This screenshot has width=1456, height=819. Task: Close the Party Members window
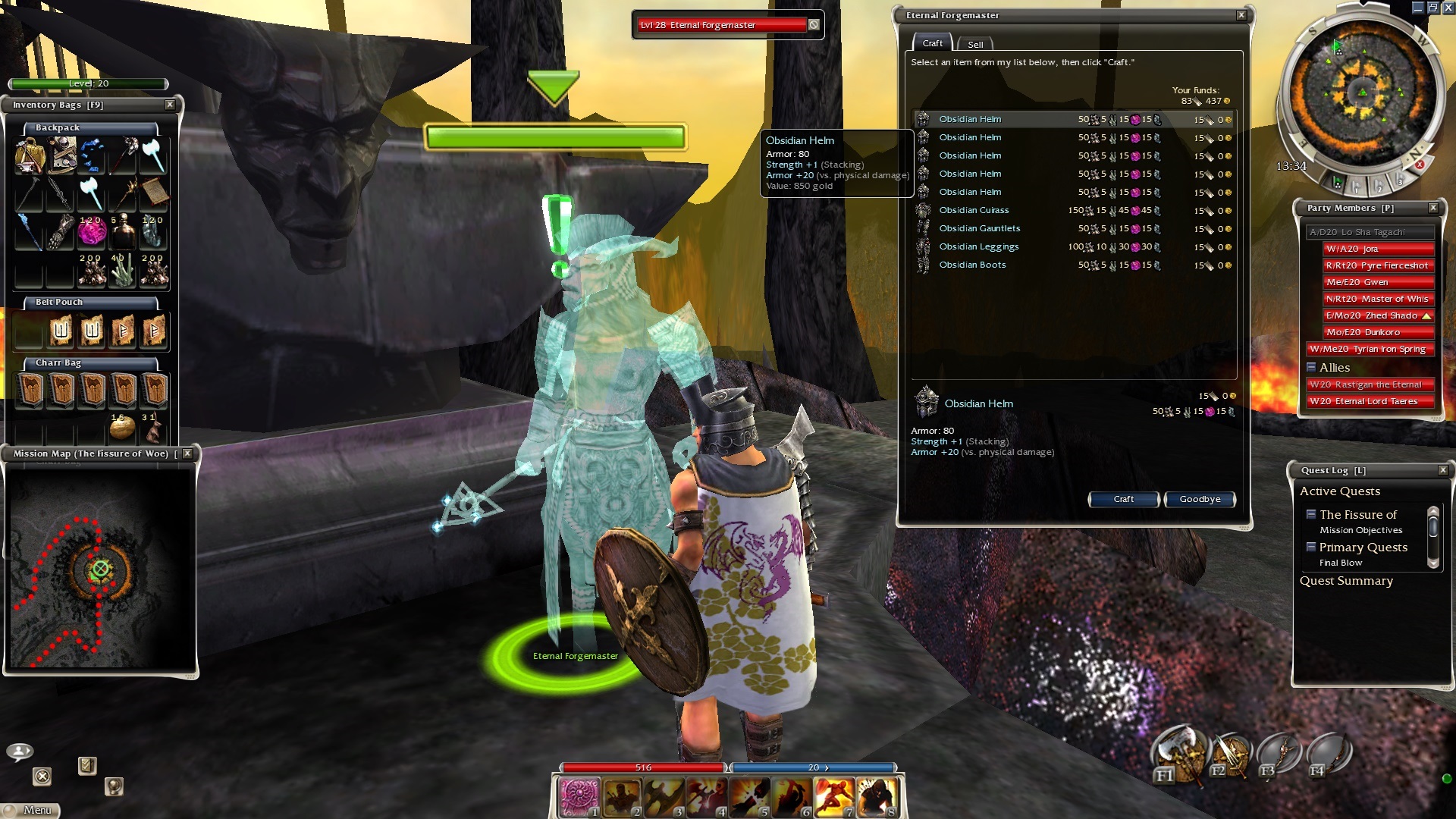tap(1433, 208)
